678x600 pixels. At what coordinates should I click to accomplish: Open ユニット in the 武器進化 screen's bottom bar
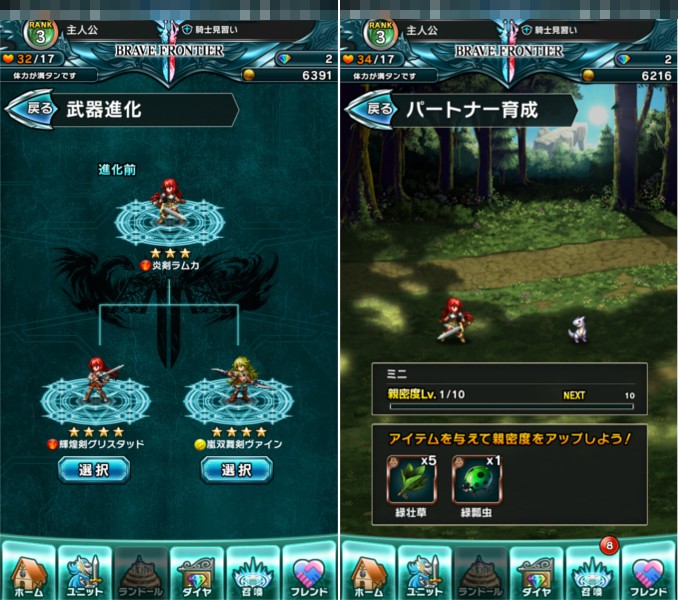(84, 573)
